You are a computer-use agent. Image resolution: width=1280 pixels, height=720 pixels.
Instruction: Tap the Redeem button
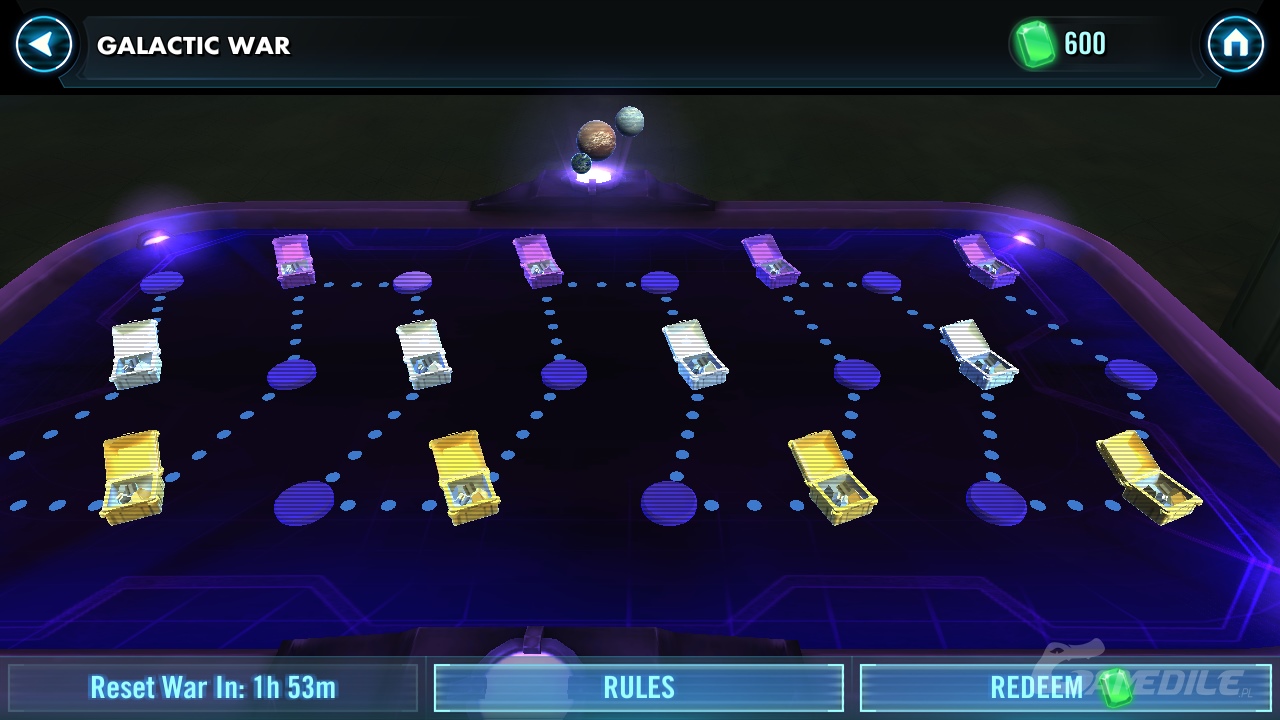click(1064, 688)
